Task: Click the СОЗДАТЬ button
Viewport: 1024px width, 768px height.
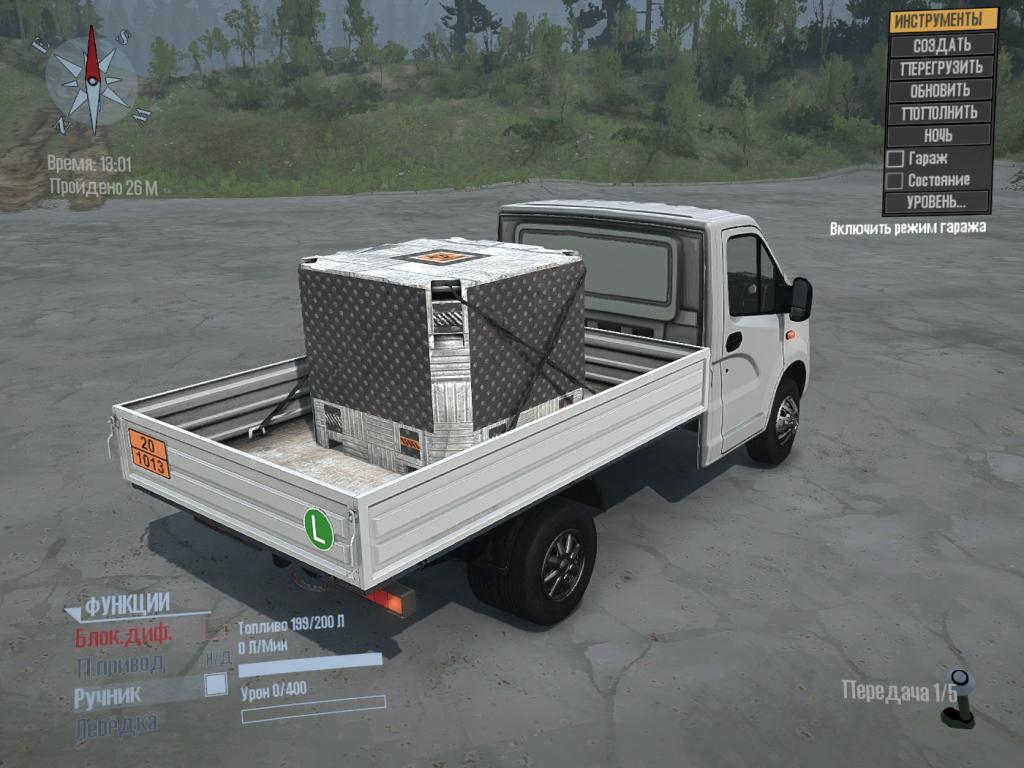Action: (x=941, y=45)
